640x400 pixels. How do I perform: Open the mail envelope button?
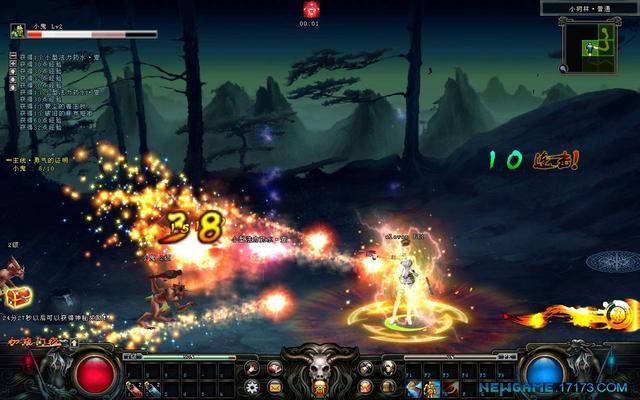[x=274, y=387]
